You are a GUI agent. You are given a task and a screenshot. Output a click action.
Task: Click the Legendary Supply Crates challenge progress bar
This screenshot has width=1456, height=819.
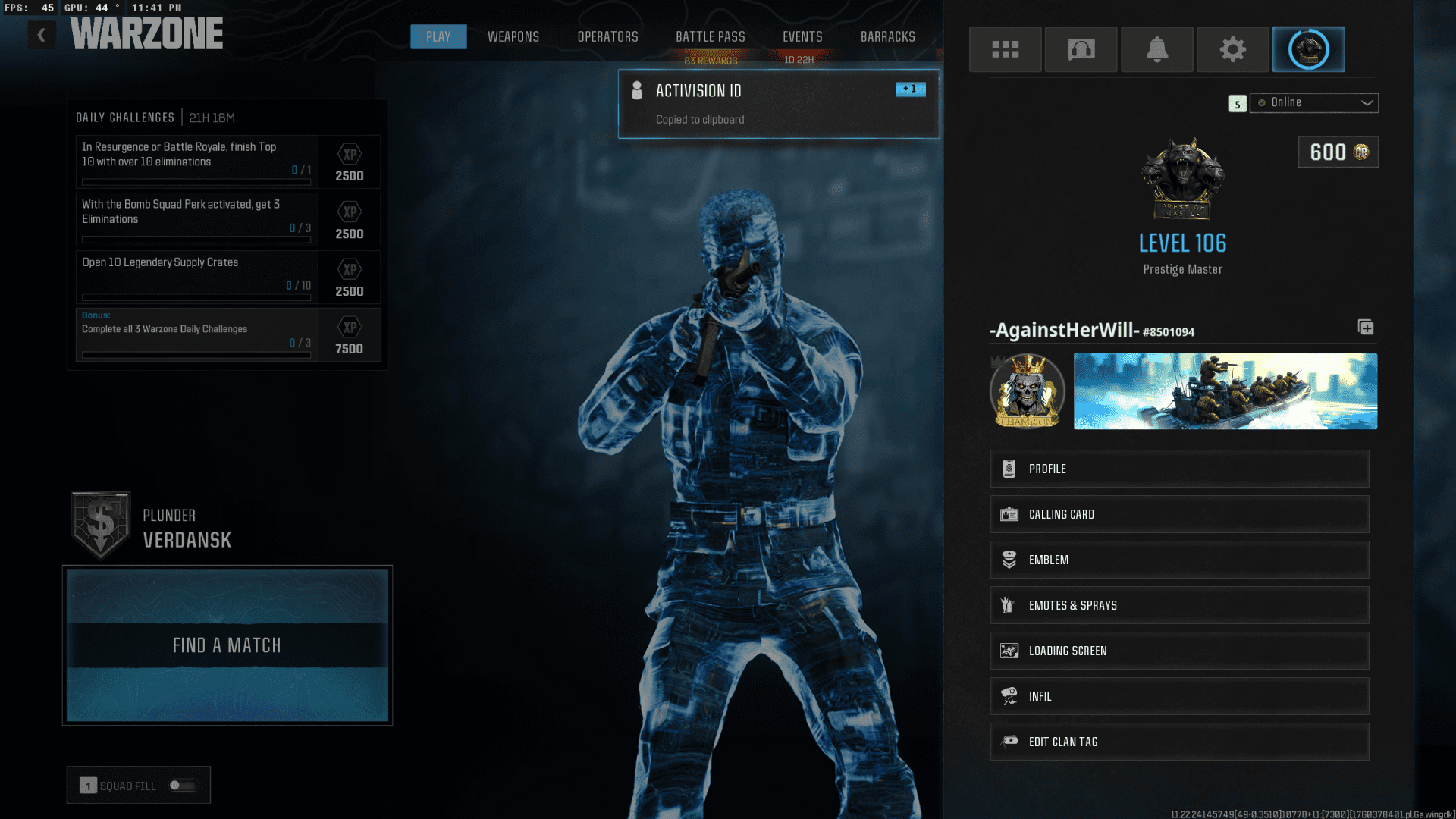pos(195,297)
